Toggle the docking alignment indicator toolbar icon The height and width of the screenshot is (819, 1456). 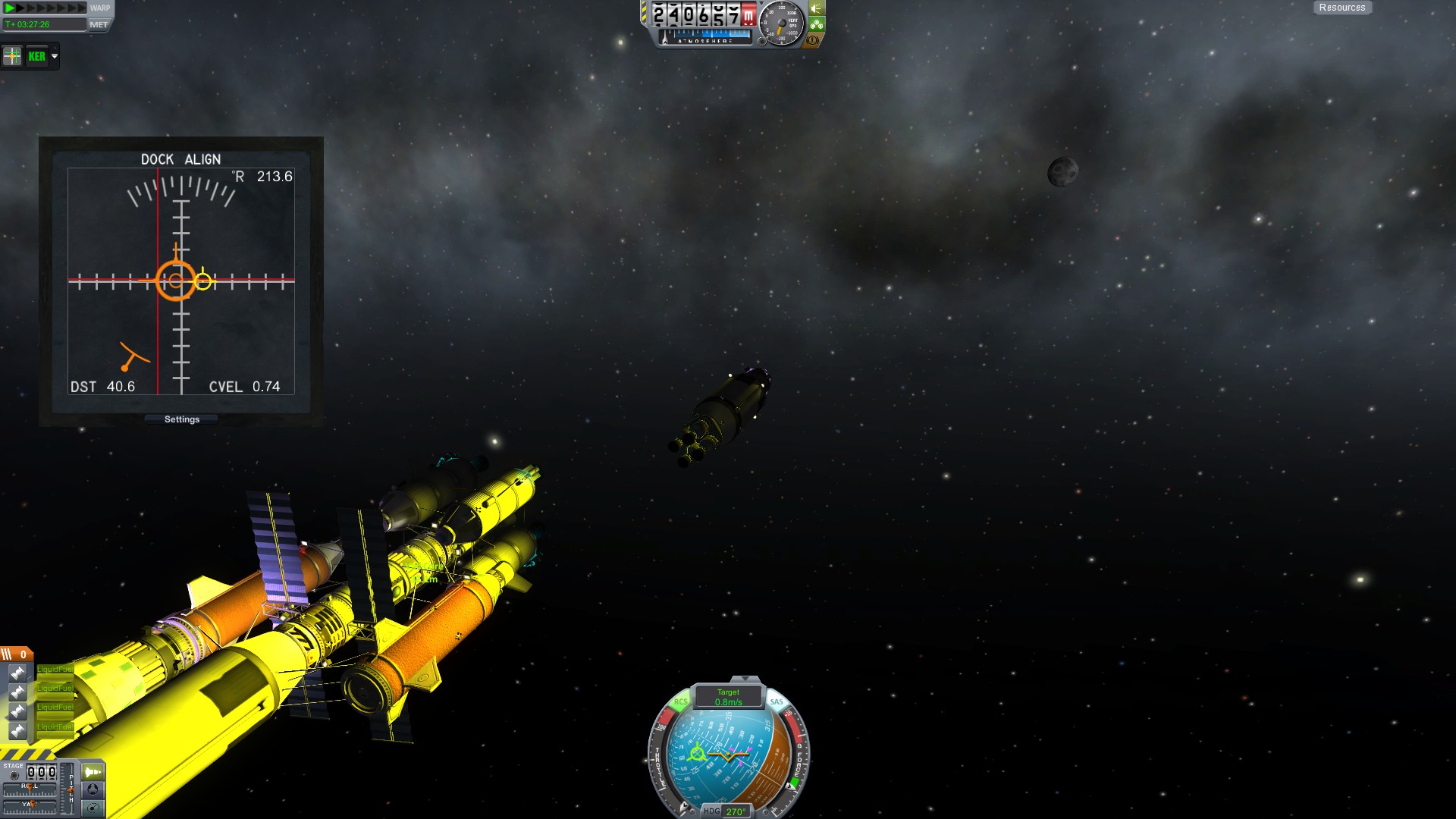[x=12, y=56]
